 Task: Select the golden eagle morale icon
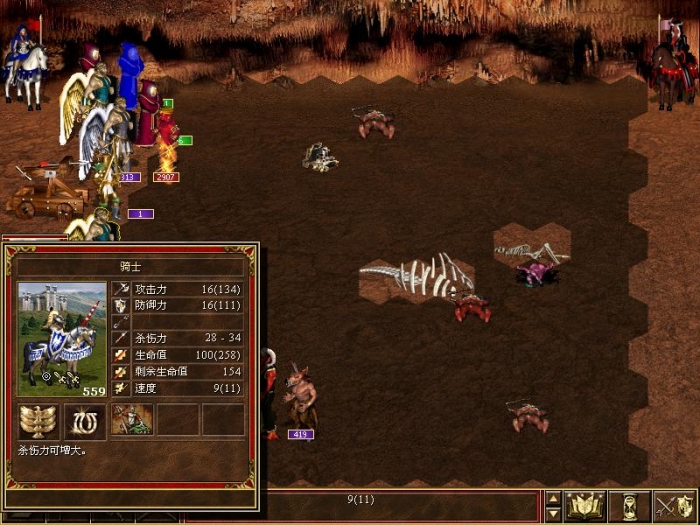tap(39, 421)
